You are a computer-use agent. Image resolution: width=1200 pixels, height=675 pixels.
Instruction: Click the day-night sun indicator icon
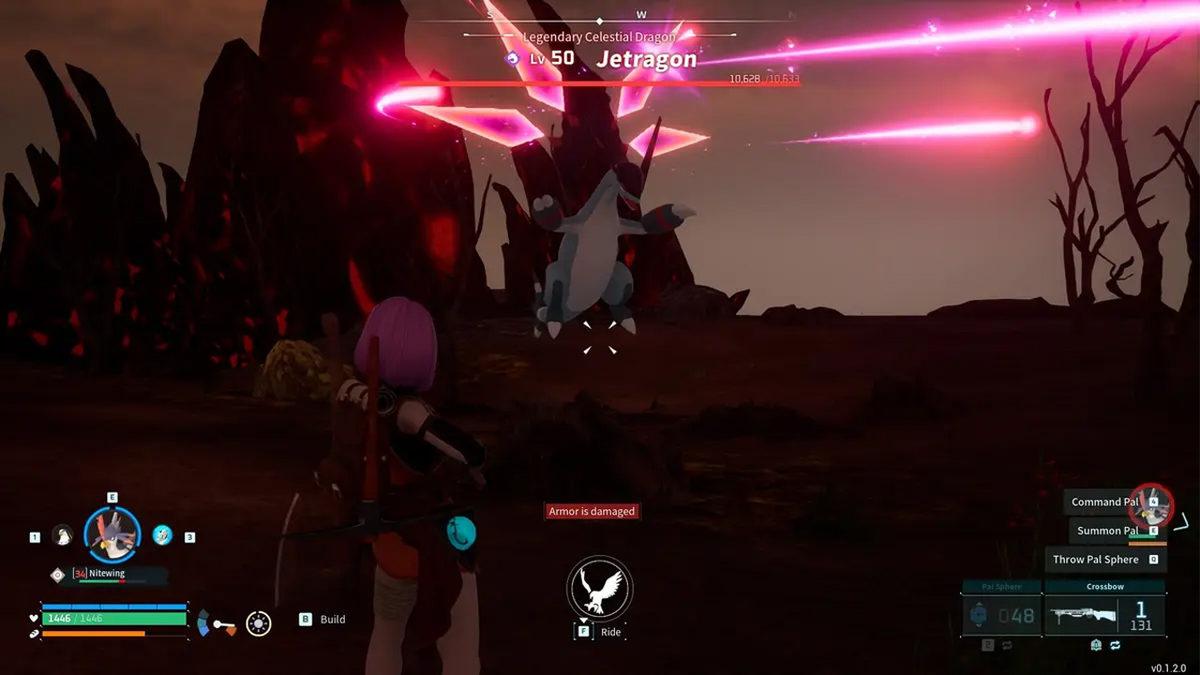tap(259, 623)
